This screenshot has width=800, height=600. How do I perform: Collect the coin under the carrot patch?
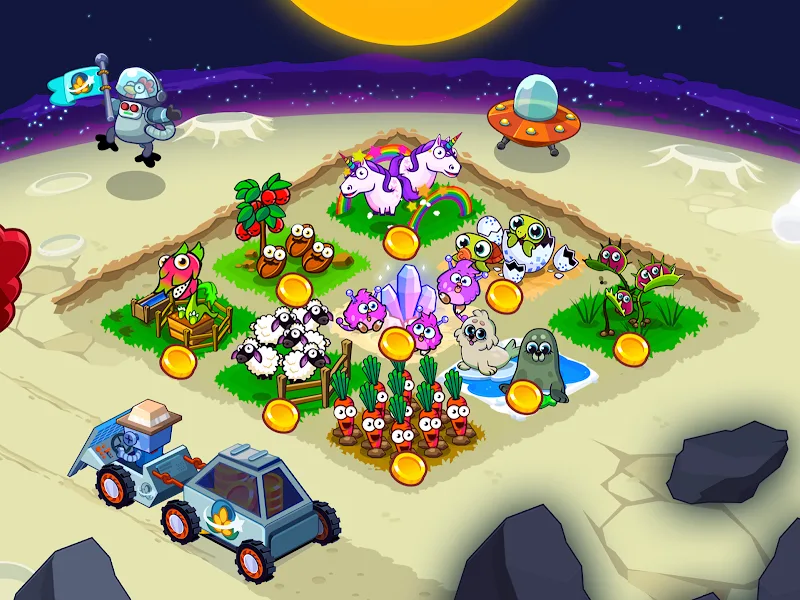point(407,466)
